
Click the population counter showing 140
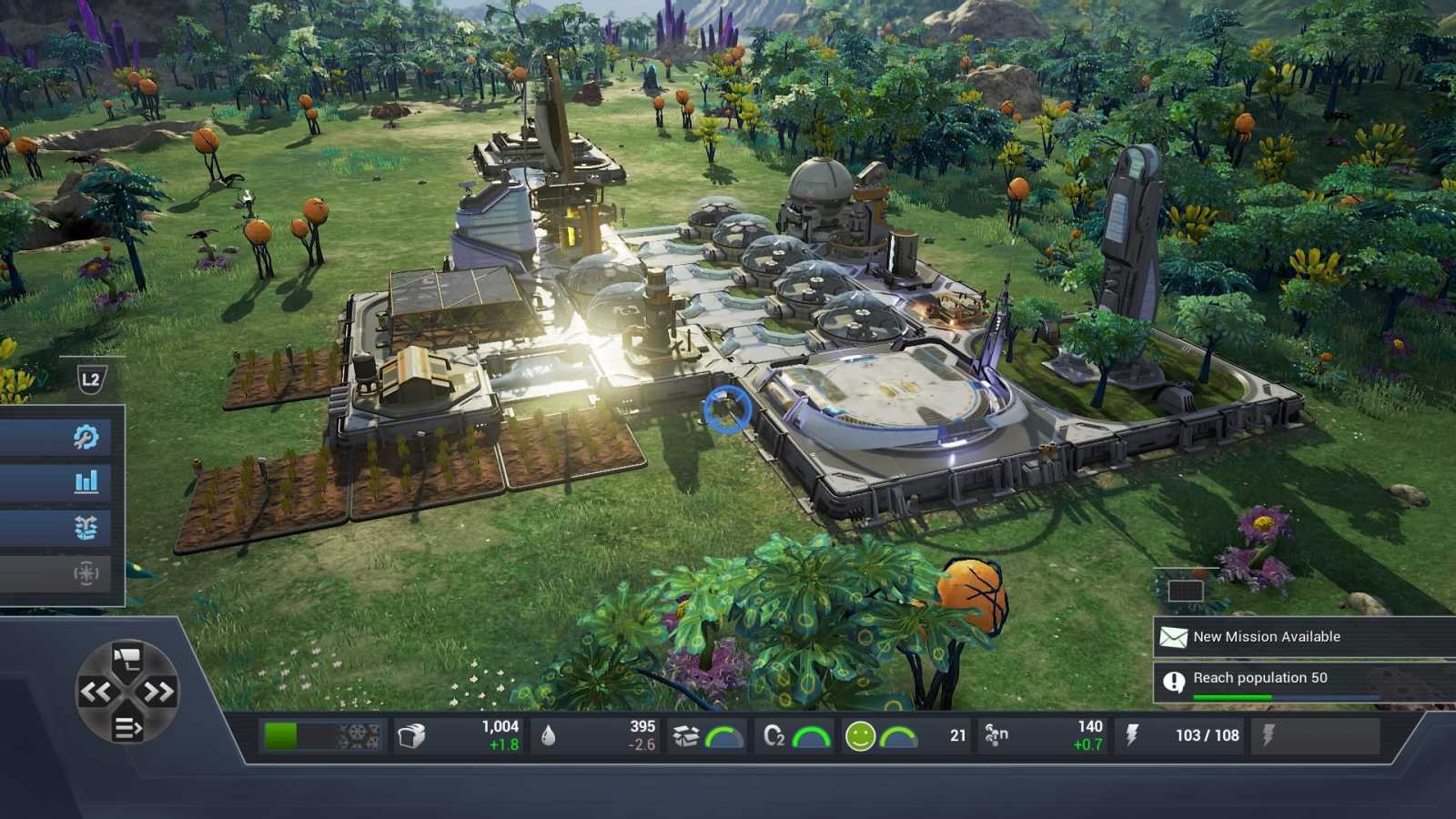coord(1086,733)
